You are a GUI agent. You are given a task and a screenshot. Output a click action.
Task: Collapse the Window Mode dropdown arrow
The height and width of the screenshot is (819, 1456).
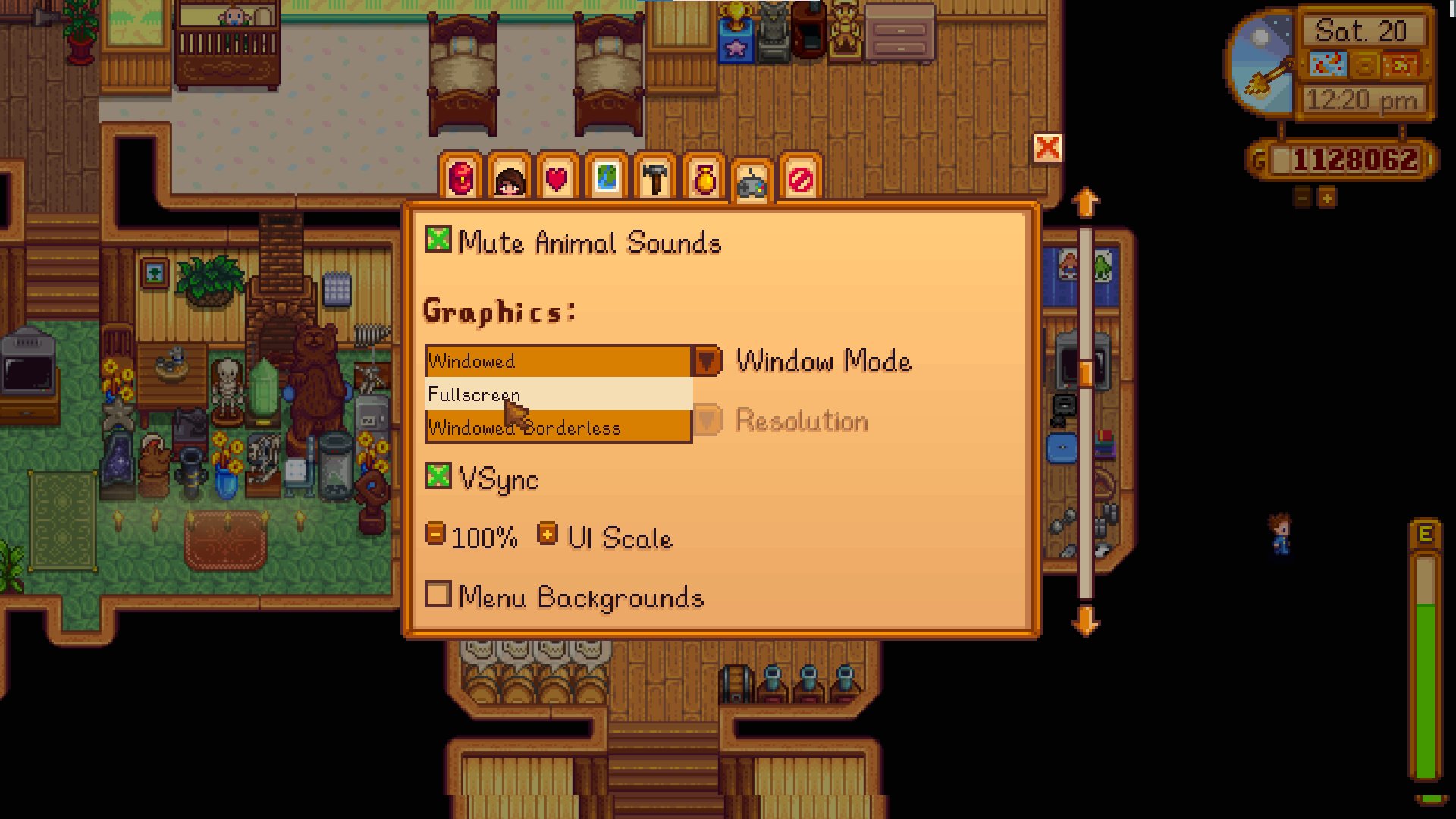[x=705, y=361]
